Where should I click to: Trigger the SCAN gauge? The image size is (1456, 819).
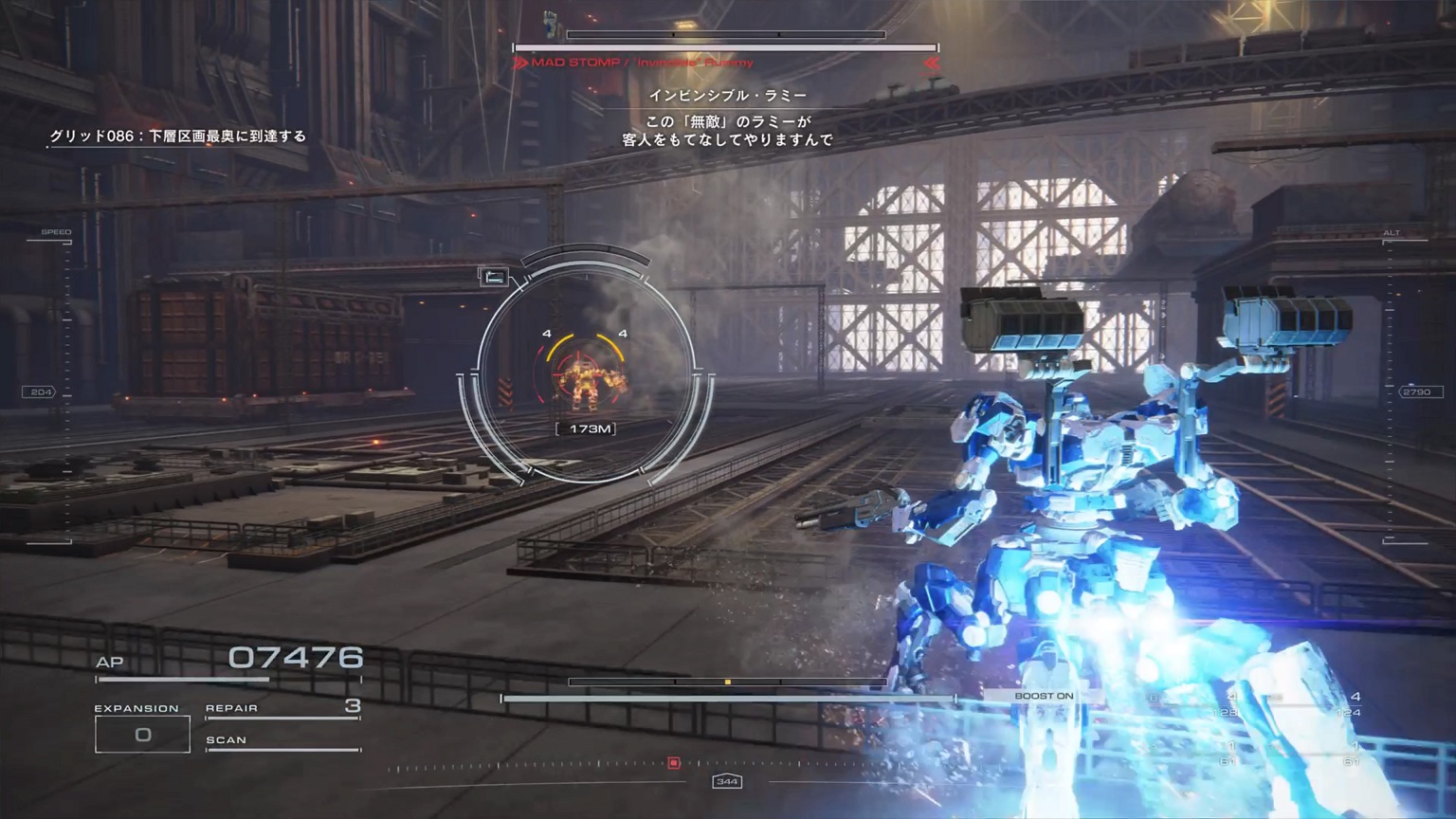point(282,741)
